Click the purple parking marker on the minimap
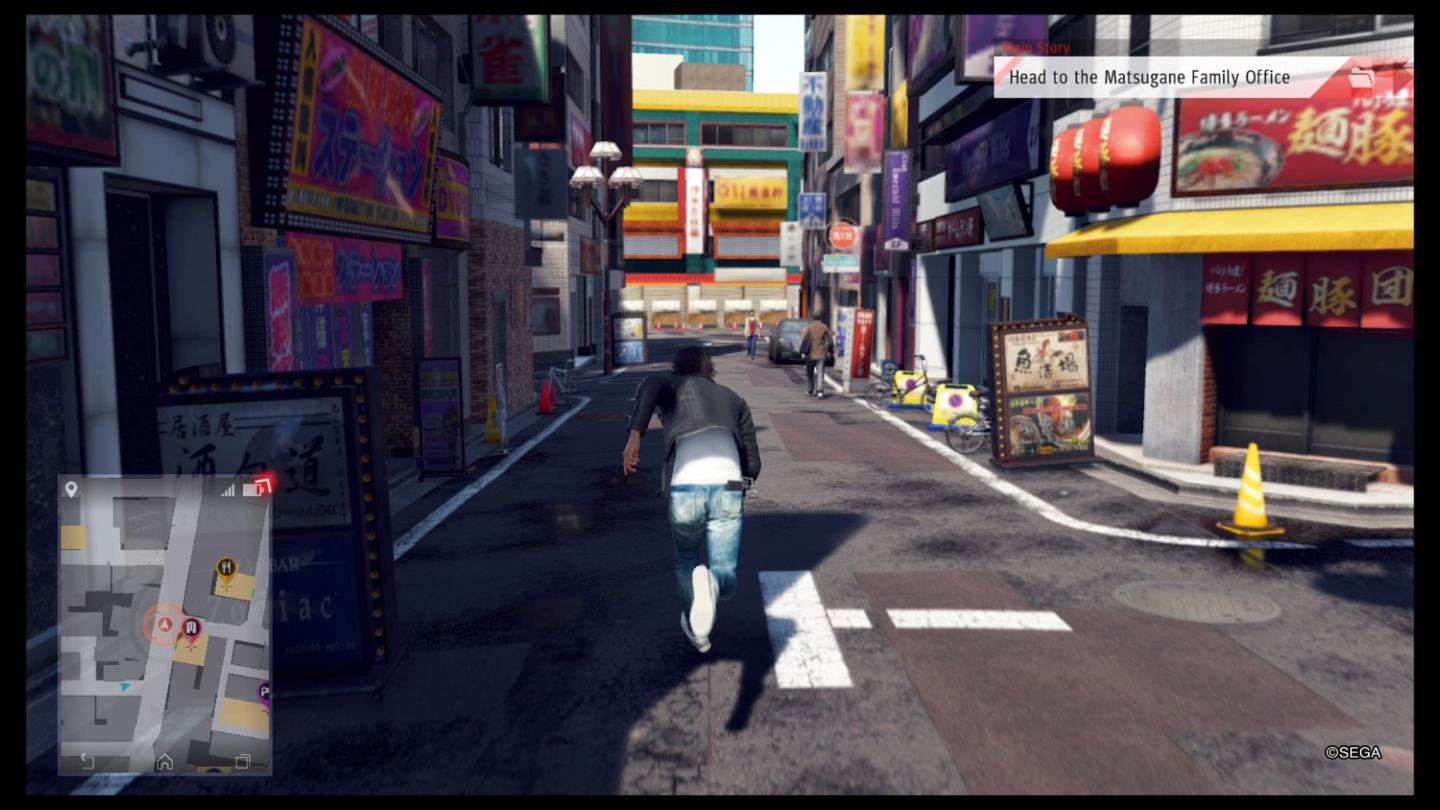Viewport: 1440px width, 810px height. pyautogui.click(x=264, y=693)
